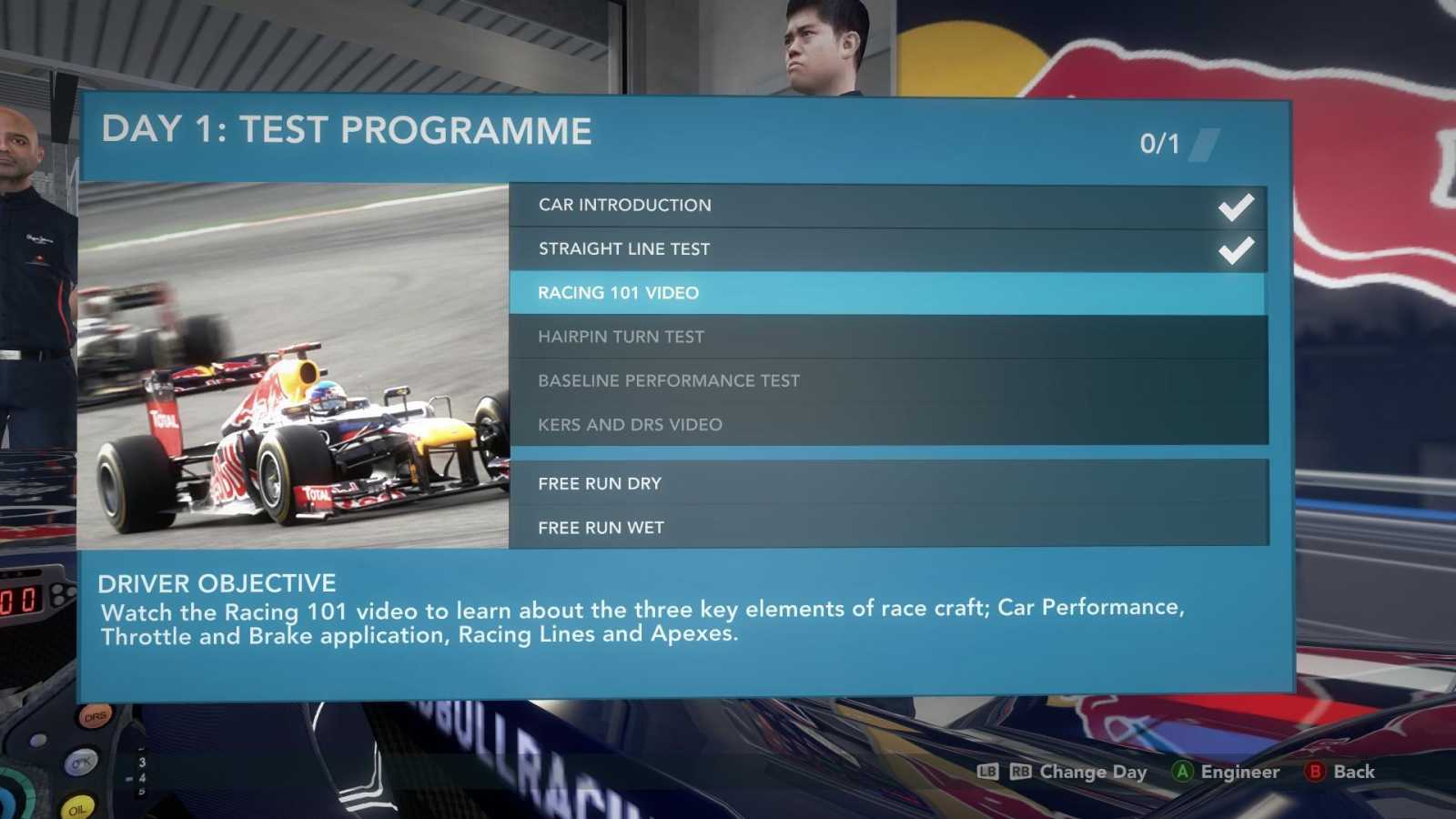Click Engineer in the bottom bar
The image size is (1456, 819).
1238,772
